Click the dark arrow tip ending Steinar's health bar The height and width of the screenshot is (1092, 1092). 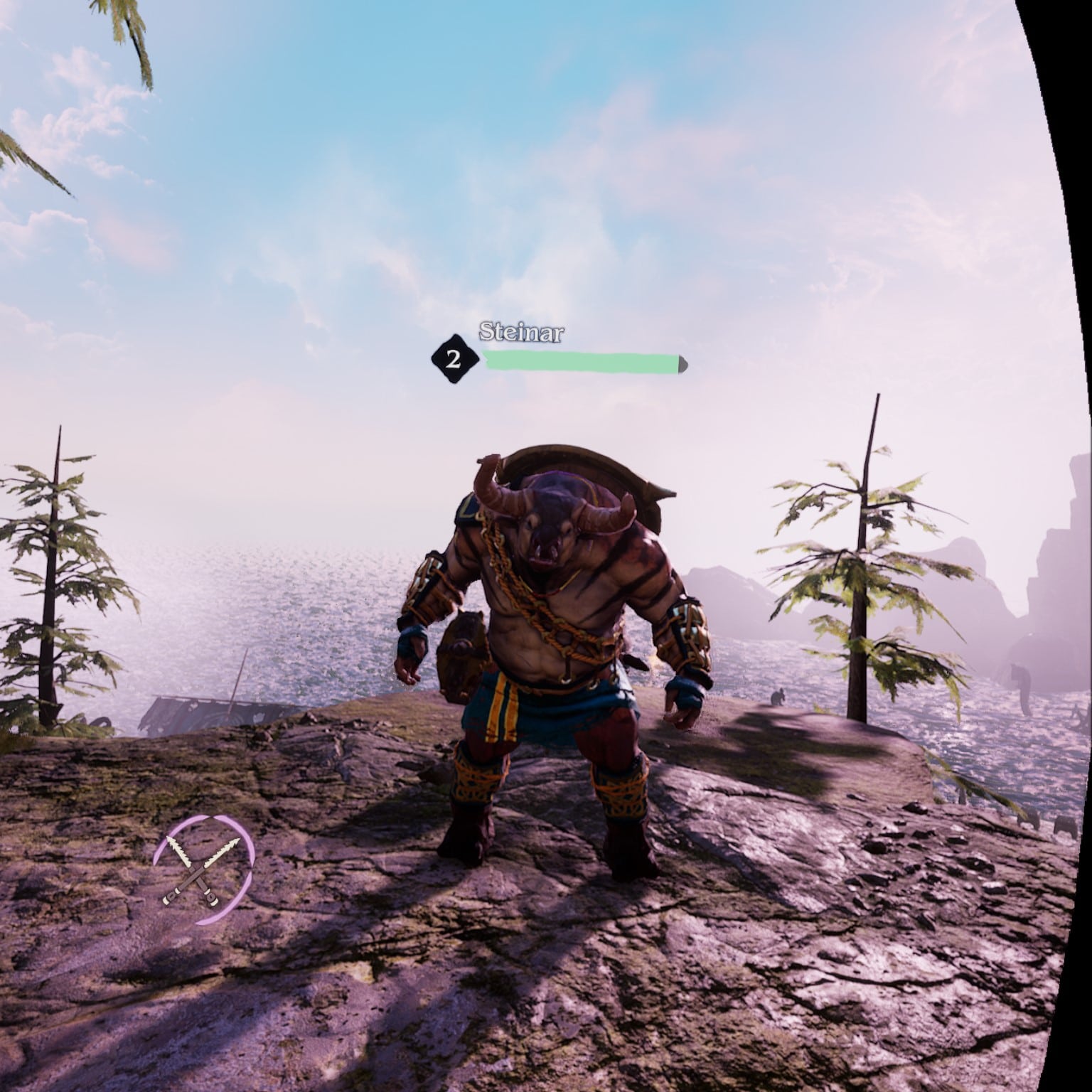(681, 363)
